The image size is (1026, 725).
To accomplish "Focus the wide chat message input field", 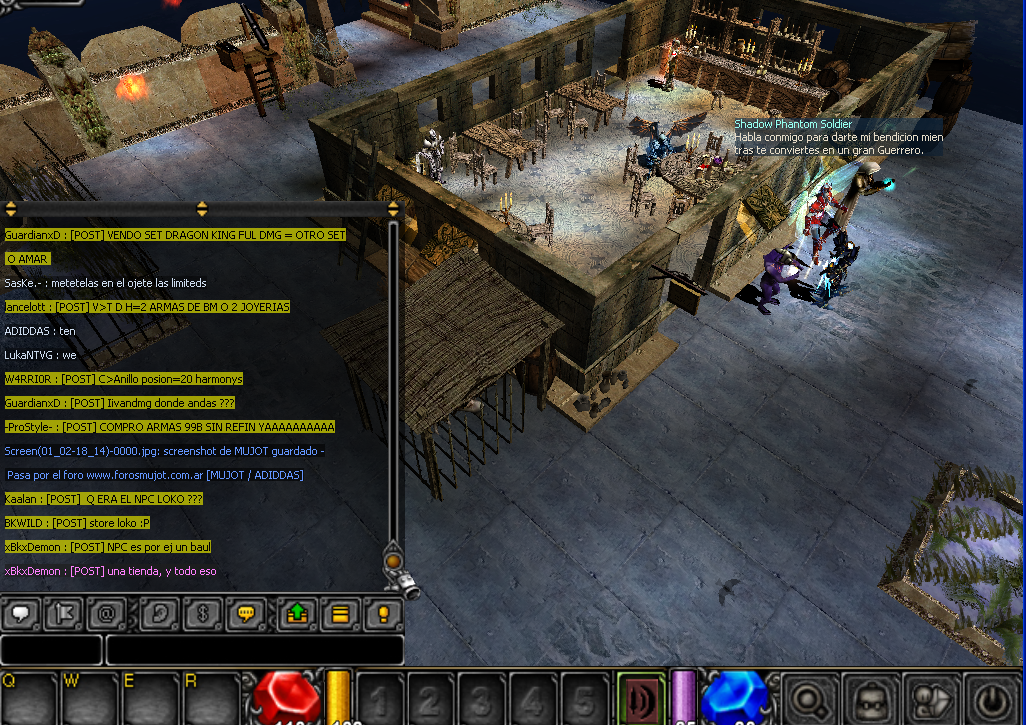I will click(254, 650).
